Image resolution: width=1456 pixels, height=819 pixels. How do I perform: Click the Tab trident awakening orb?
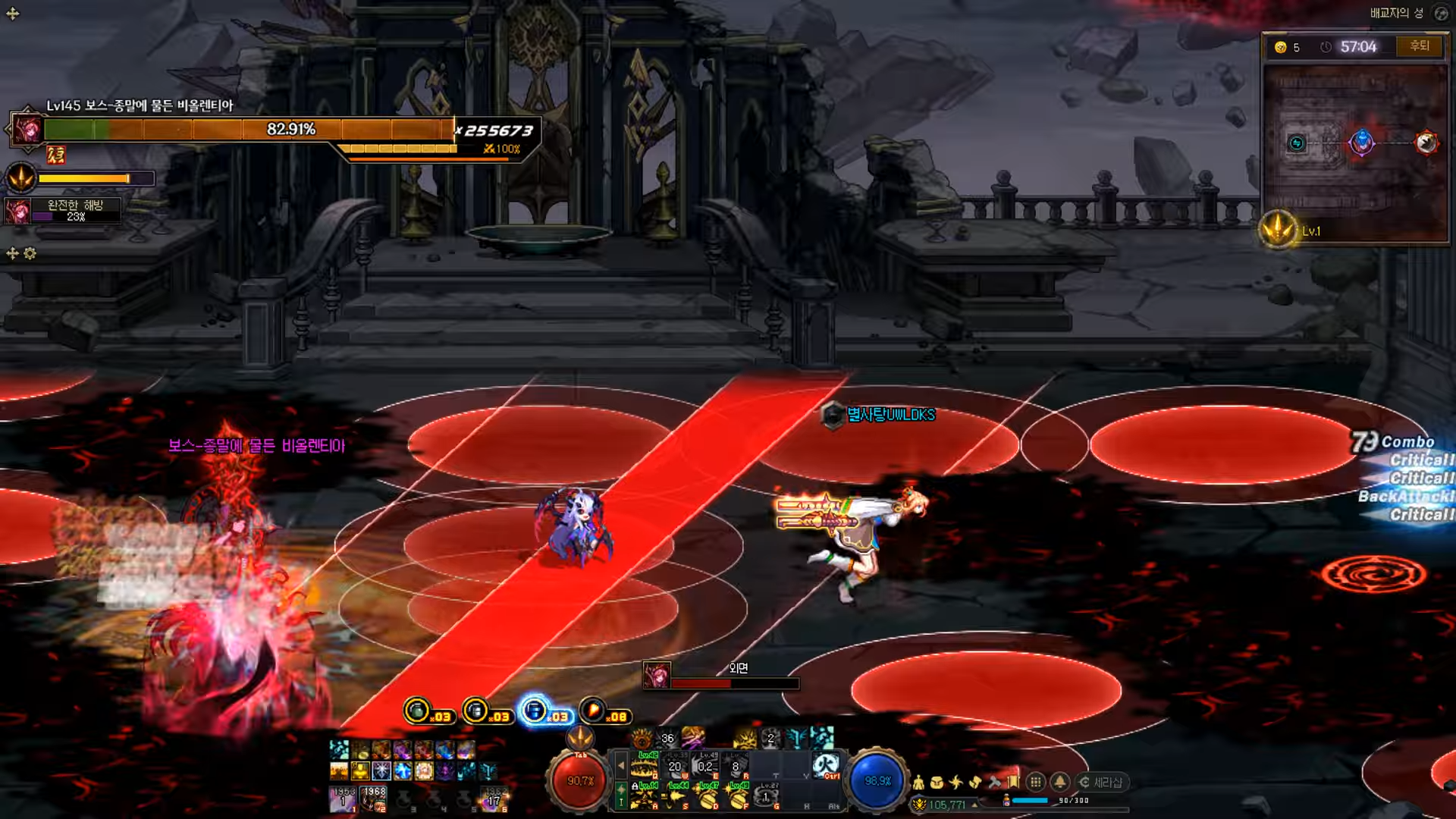(580, 737)
